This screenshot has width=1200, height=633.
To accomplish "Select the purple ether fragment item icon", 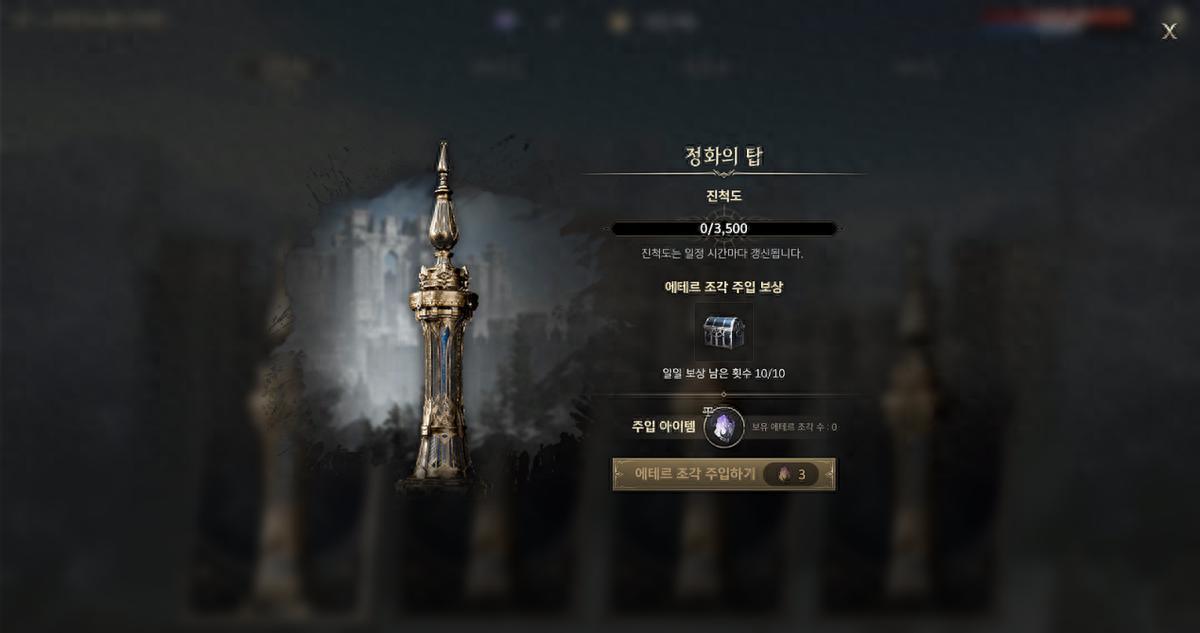I will tap(724, 427).
